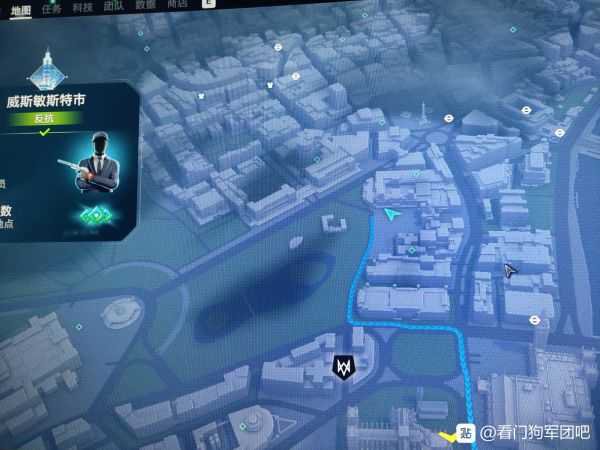Open the 任务 missions tab
Viewport: 600px width, 450px height.
pyautogui.click(x=51, y=6)
